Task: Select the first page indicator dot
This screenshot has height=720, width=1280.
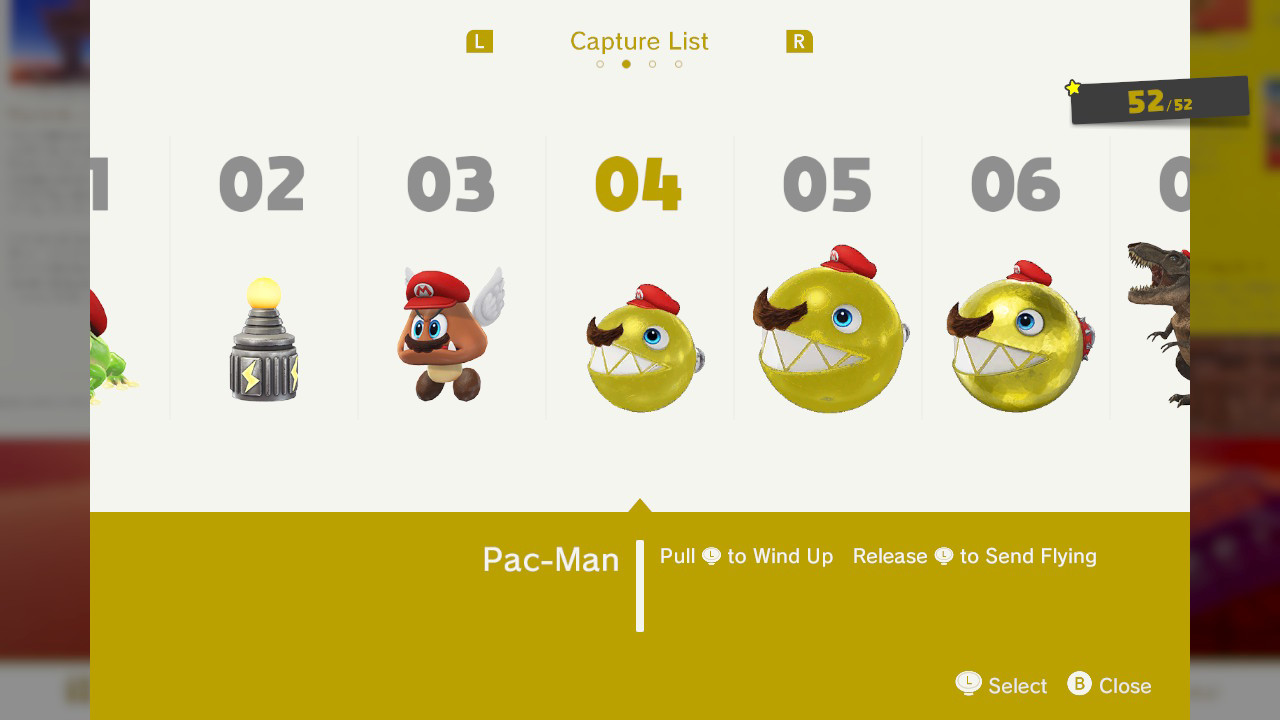Action: pyautogui.click(x=600, y=63)
